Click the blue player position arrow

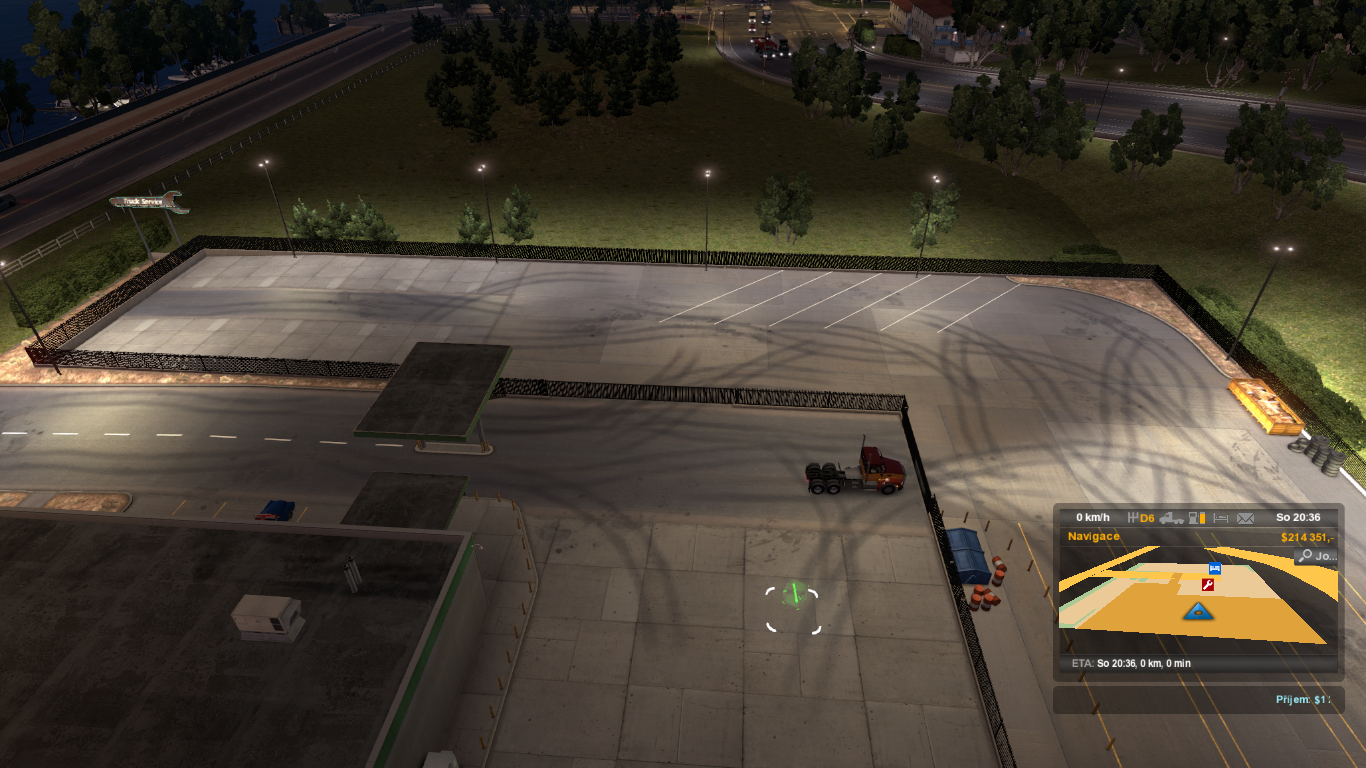pos(1196,611)
